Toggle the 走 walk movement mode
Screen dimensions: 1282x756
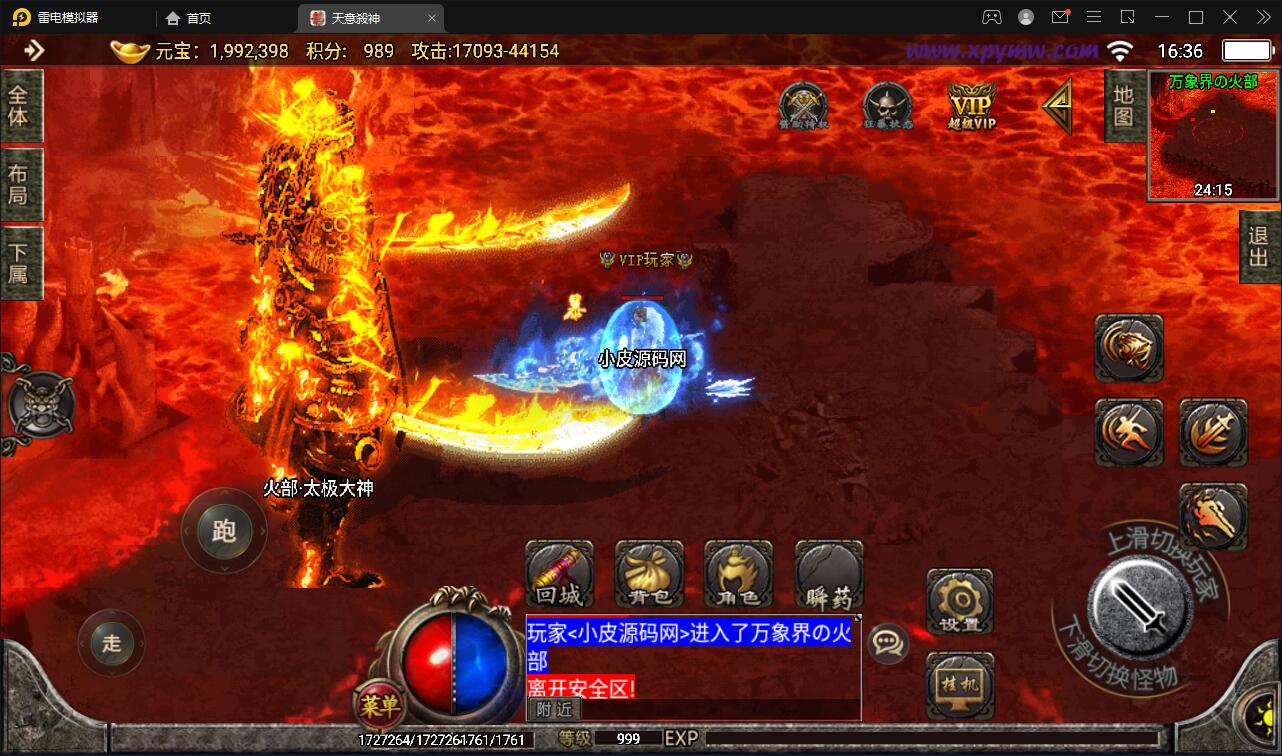[111, 643]
